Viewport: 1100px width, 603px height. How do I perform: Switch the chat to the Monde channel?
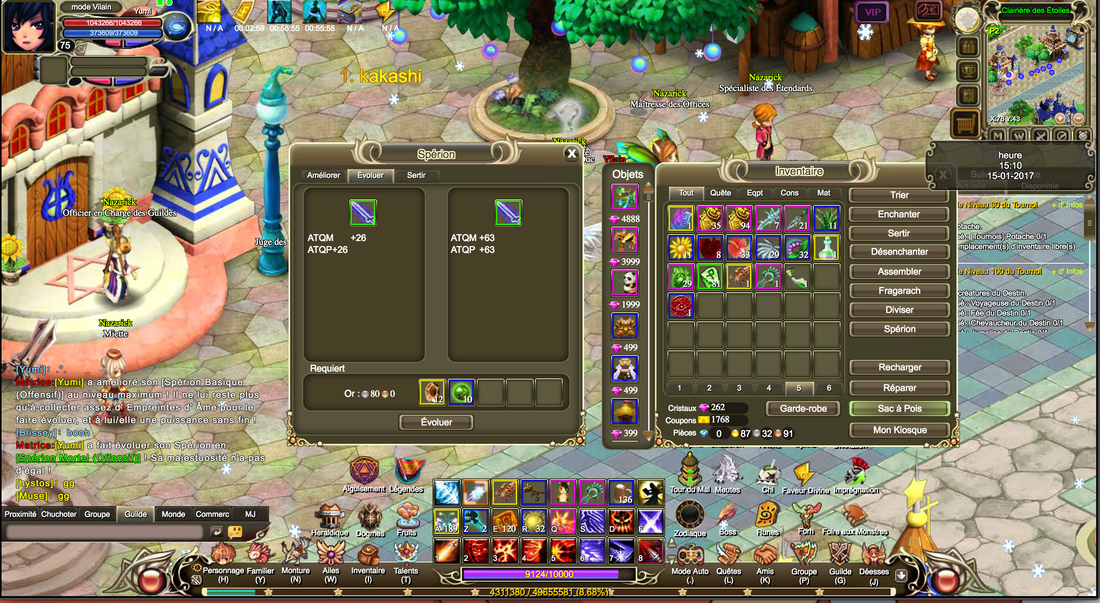point(173,514)
